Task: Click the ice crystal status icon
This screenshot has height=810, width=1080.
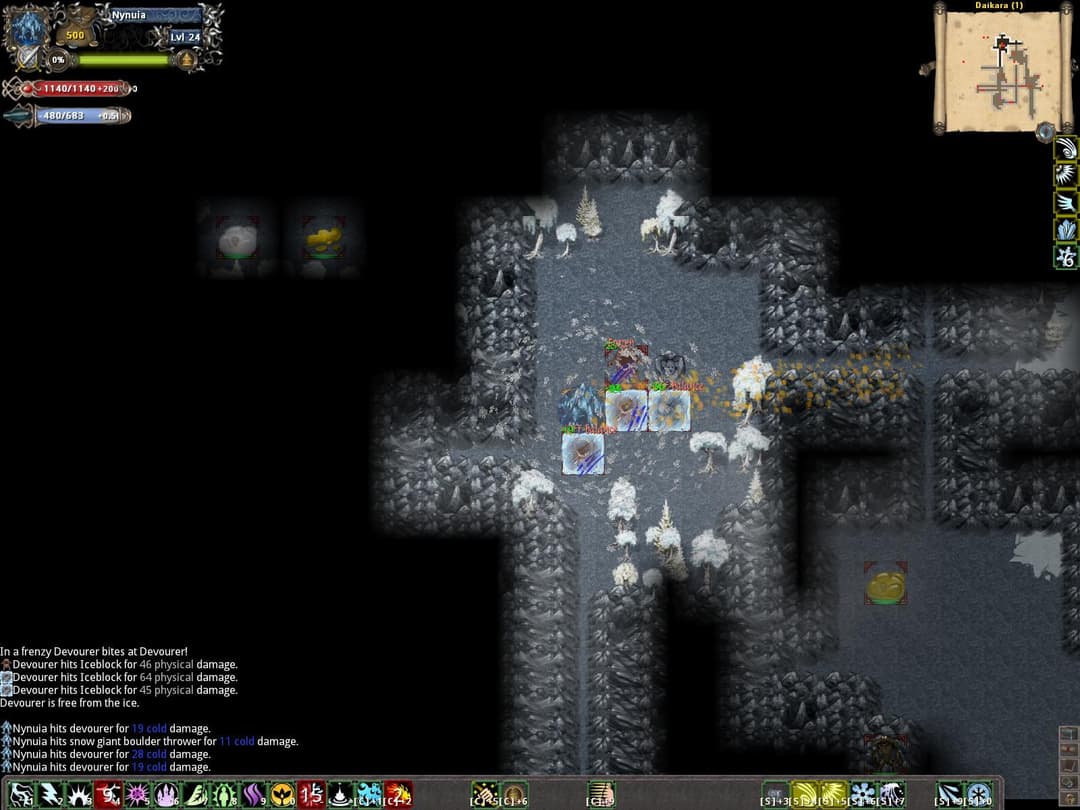Action: (x=1066, y=230)
